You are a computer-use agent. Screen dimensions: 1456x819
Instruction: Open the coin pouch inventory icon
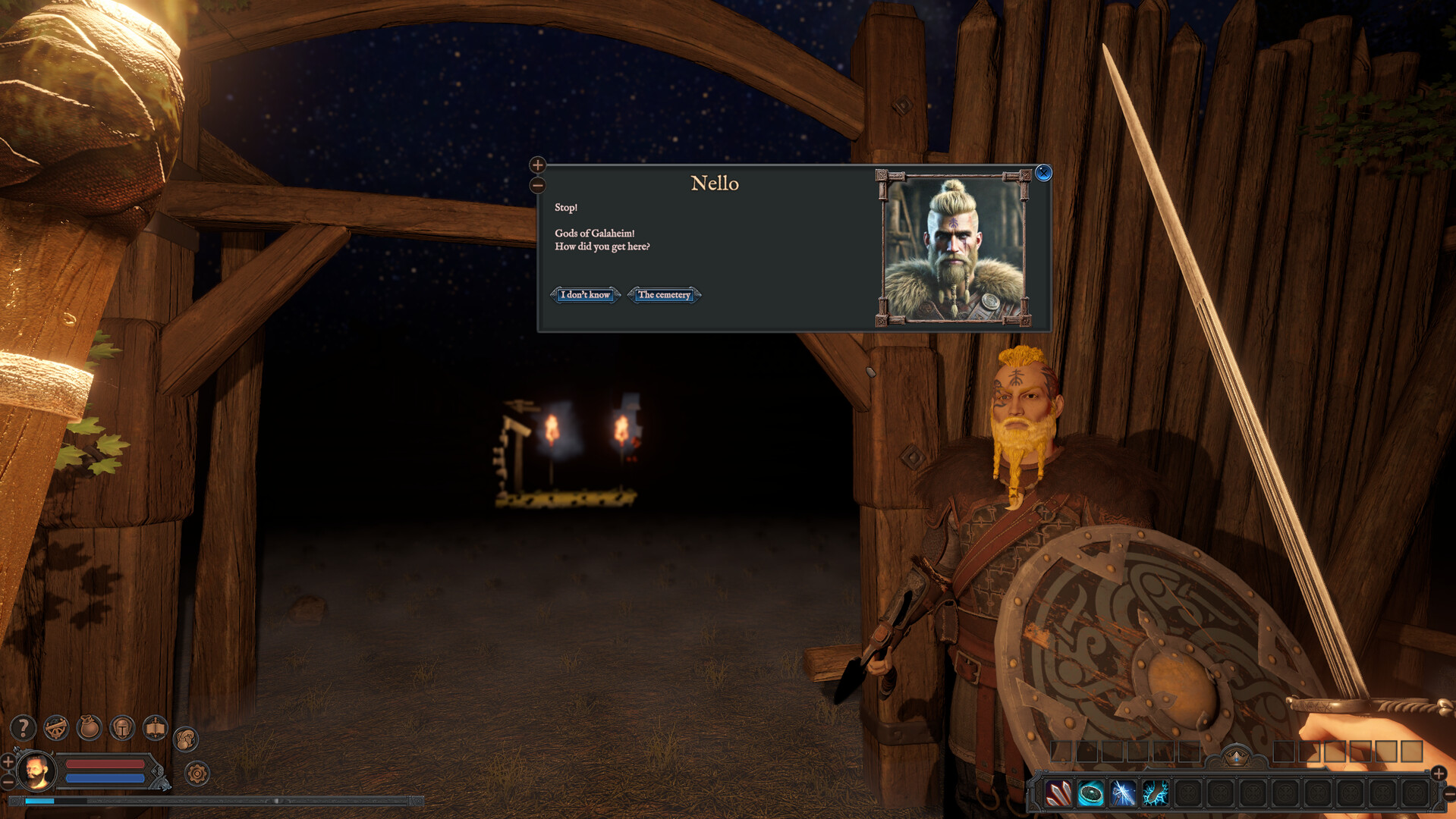90,728
